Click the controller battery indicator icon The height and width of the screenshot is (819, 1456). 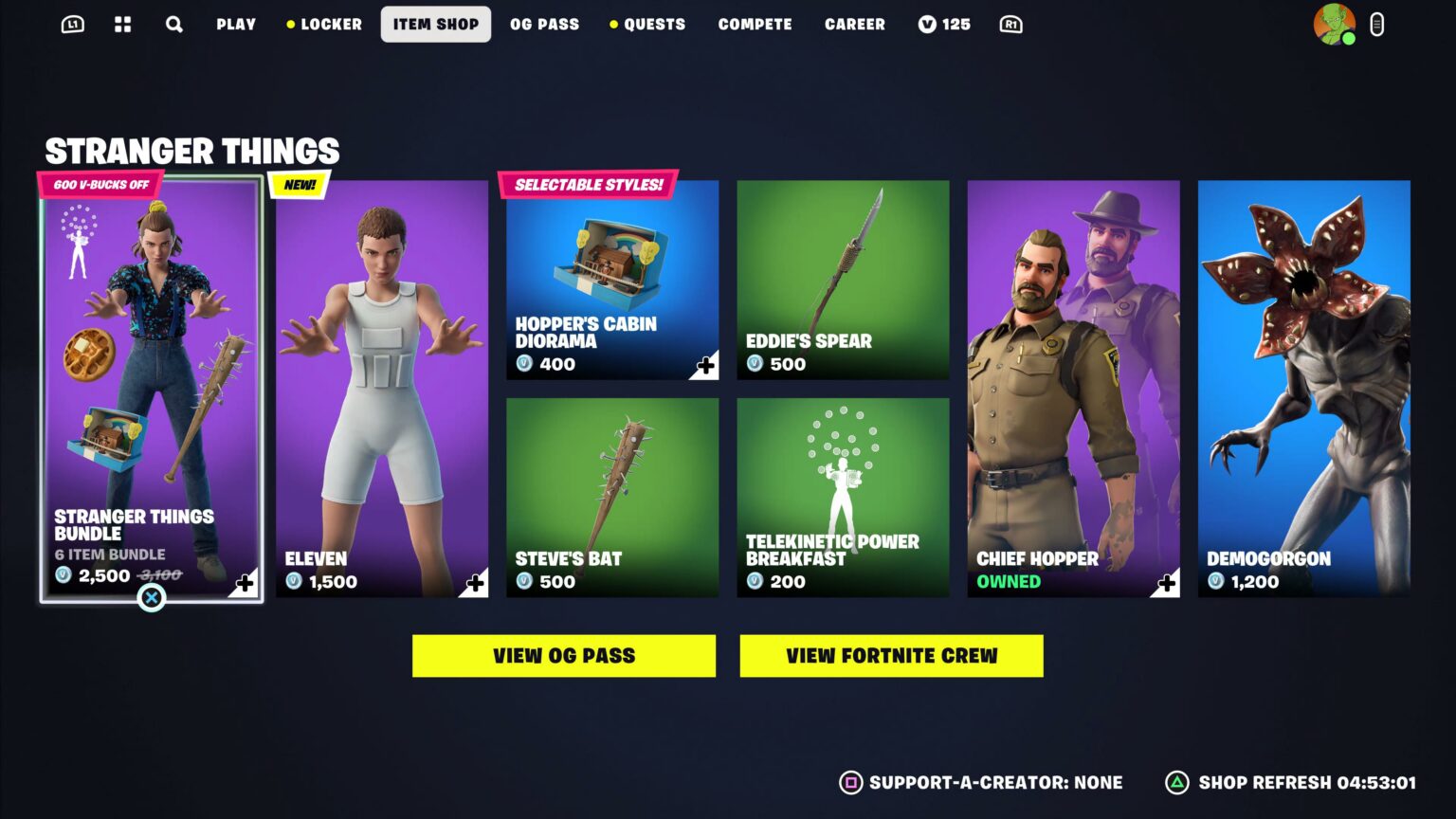click(x=1376, y=24)
